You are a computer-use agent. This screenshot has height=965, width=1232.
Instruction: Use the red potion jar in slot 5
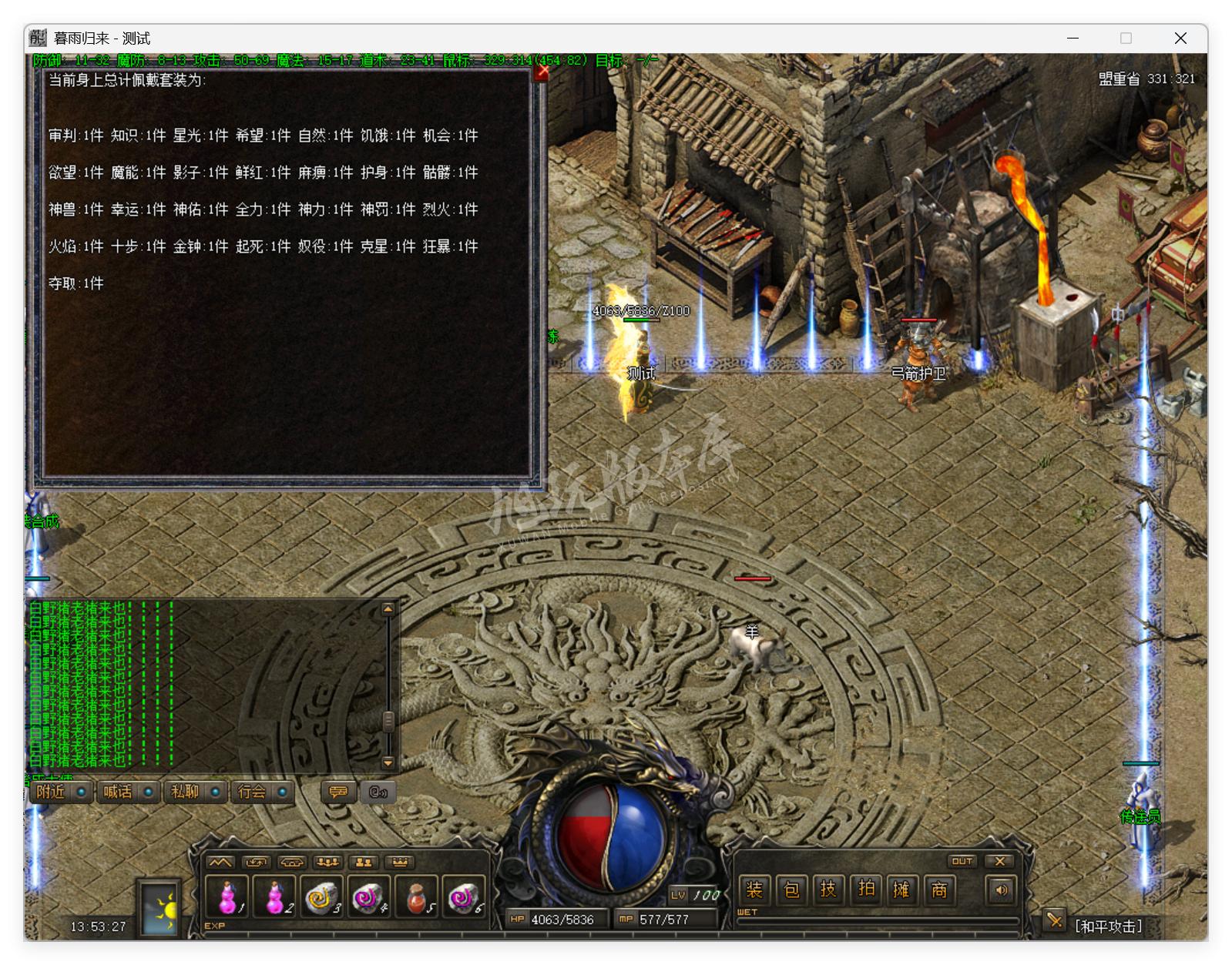click(x=416, y=896)
